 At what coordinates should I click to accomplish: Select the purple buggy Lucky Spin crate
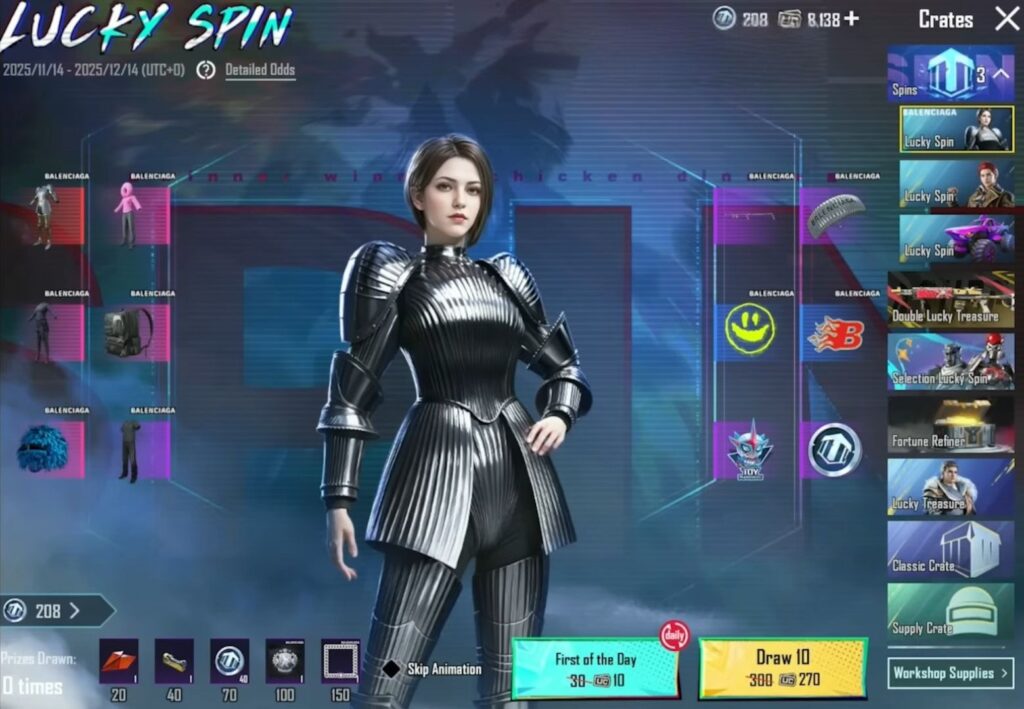tap(950, 239)
